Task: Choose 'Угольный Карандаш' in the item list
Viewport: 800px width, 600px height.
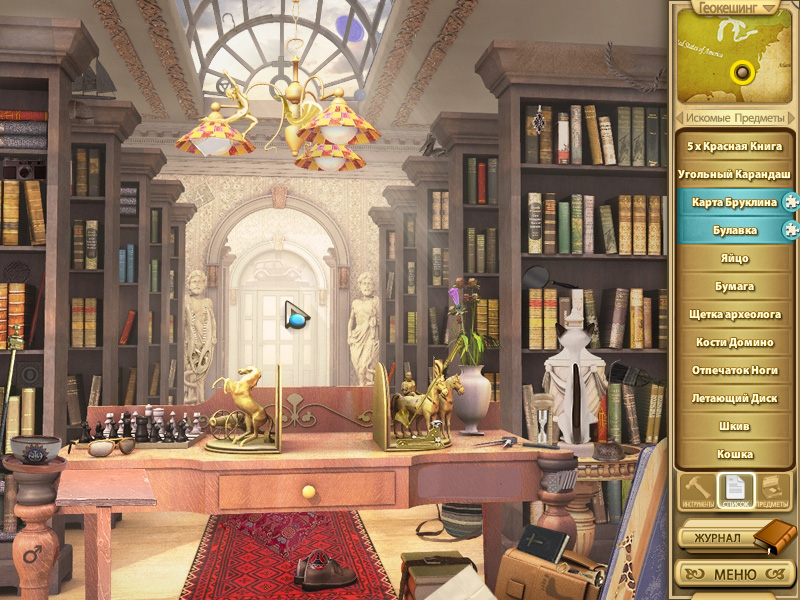Action: (x=734, y=174)
